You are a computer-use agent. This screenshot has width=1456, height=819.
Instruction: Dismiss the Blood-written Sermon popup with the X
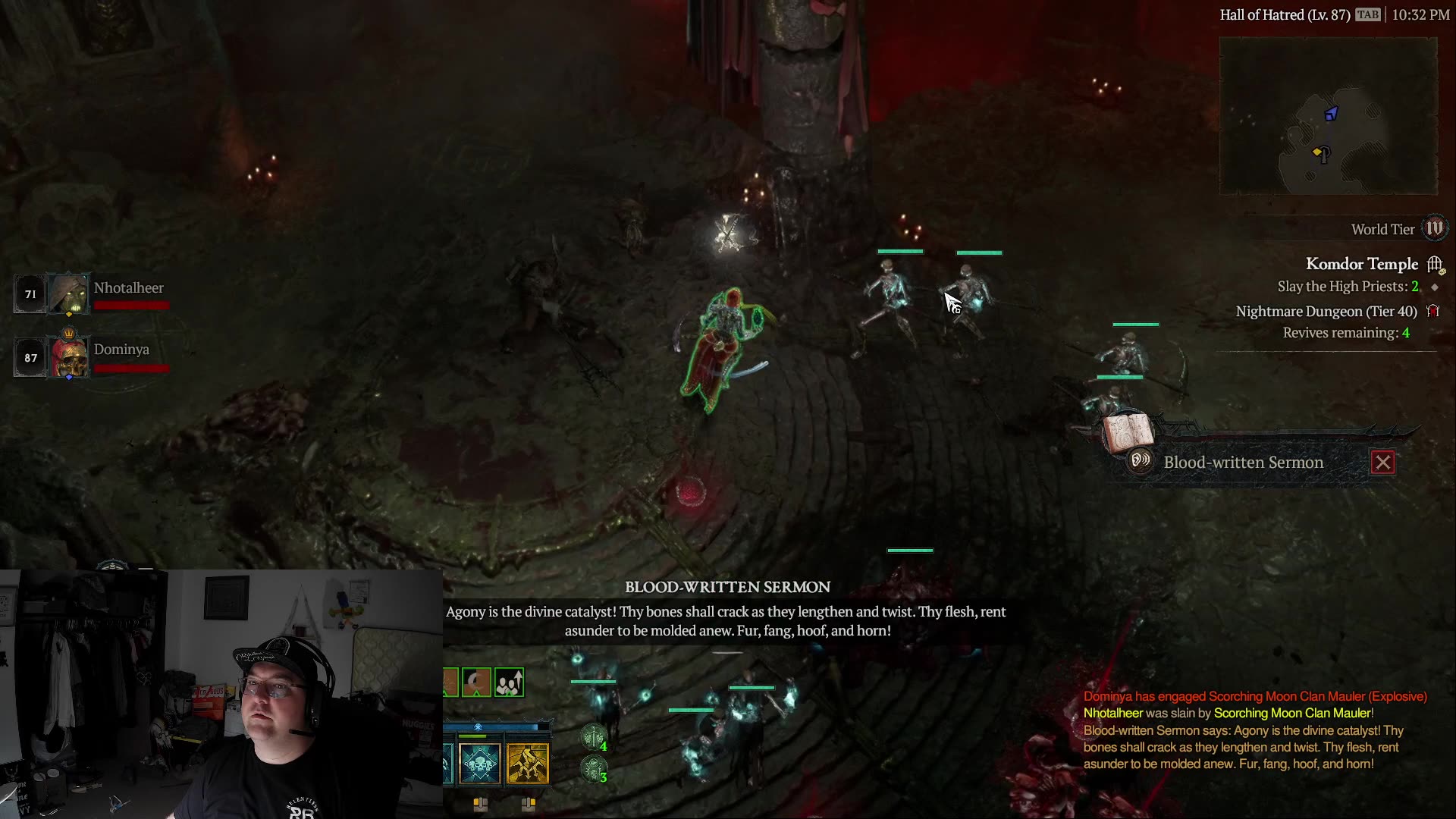click(1383, 462)
